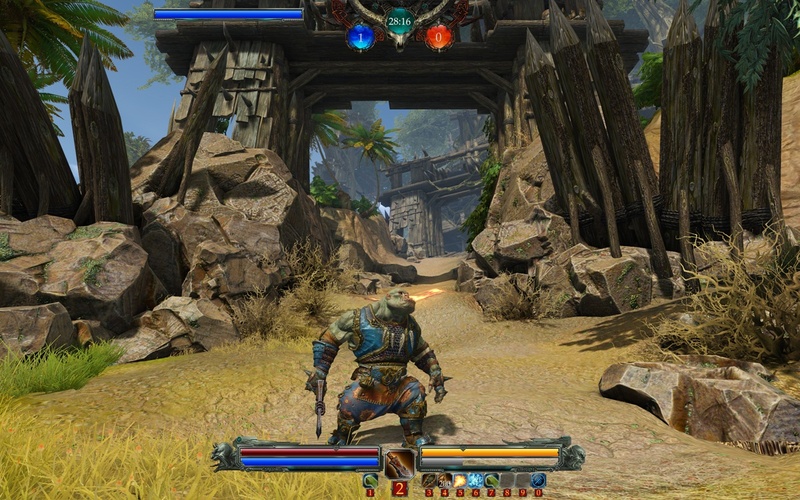Use the blue orb ability in slot 0
800x500 pixels.
point(538,480)
